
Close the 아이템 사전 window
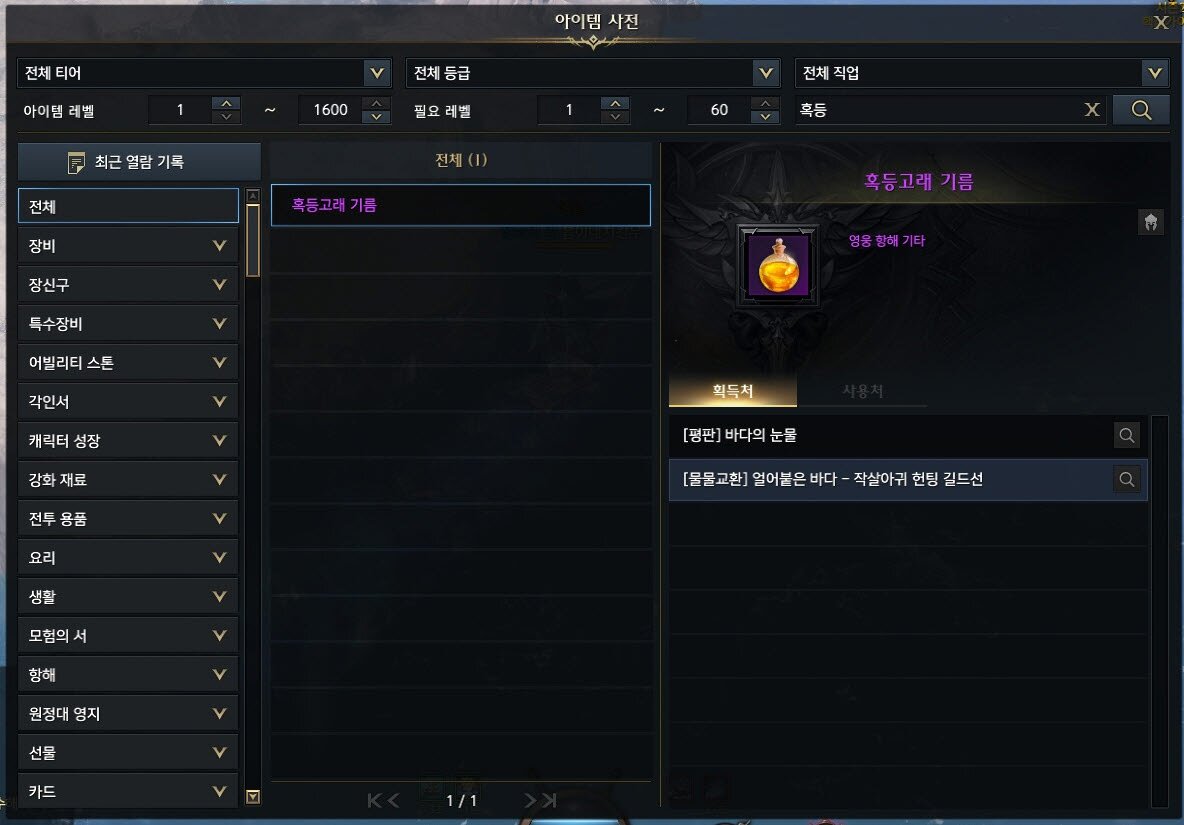[x=1161, y=22]
